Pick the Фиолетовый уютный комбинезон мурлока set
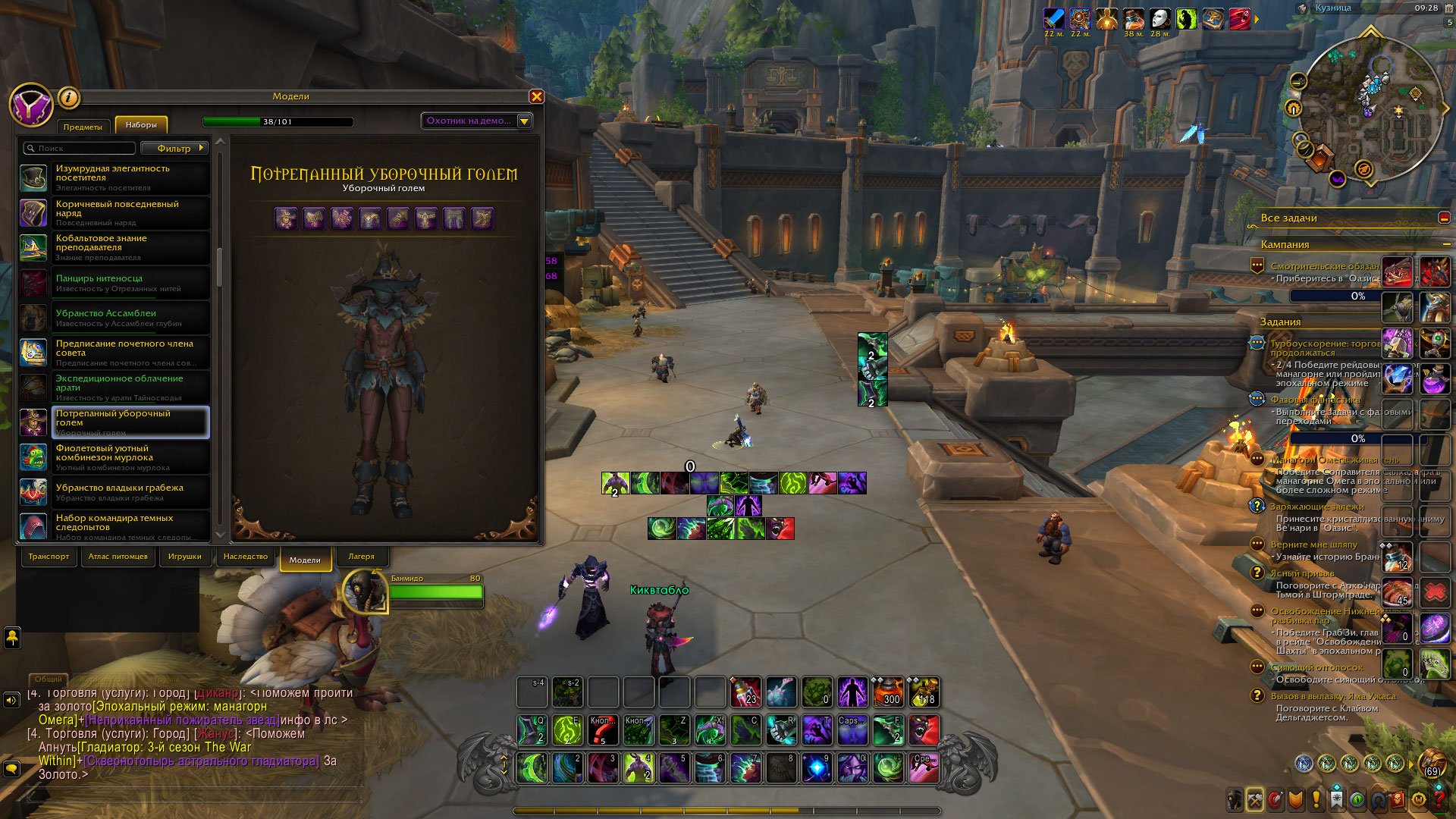 pyautogui.click(x=114, y=457)
